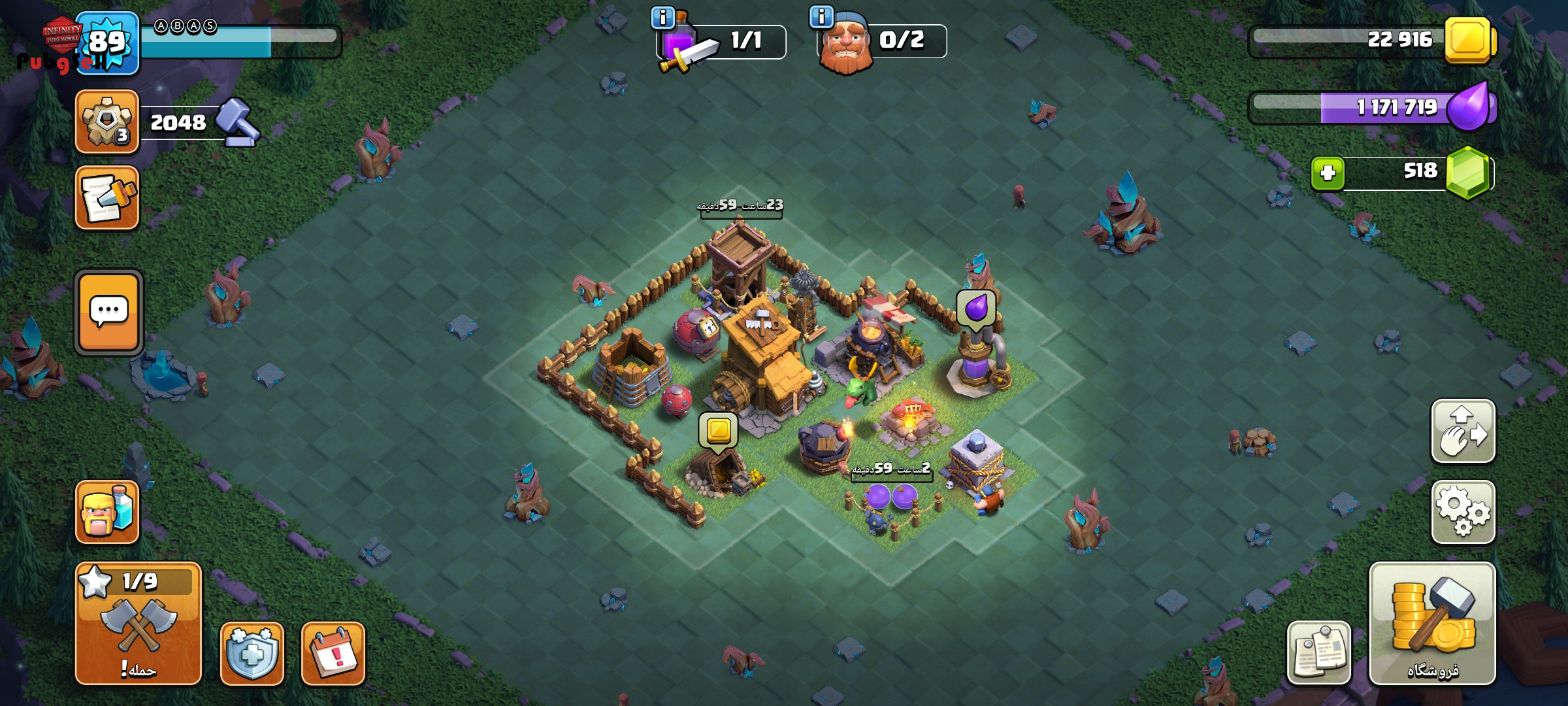Tap the gold coin resource icon
Image resolution: width=1568 pixels, height=706 pixels.
click(1468, 40)
